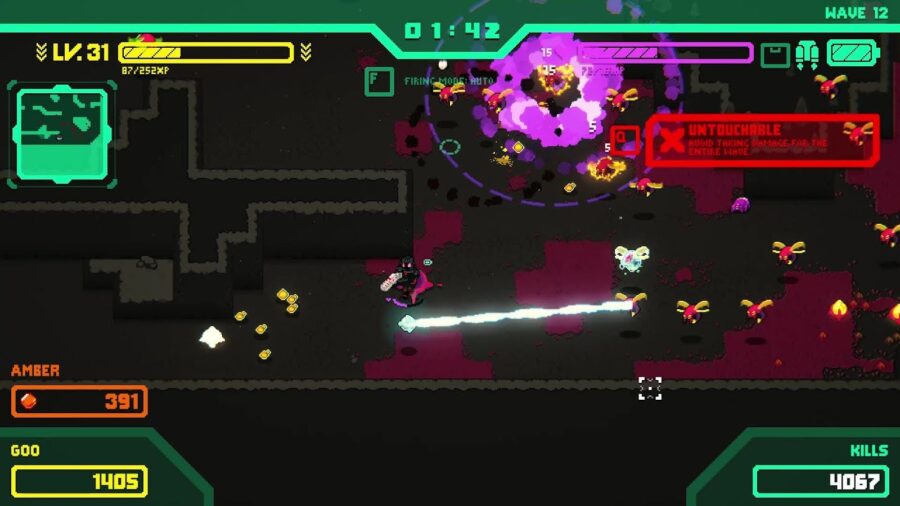Click the supply crate icon
The width and height of the screenshot is (900, 506).
[x=774, y=54]
